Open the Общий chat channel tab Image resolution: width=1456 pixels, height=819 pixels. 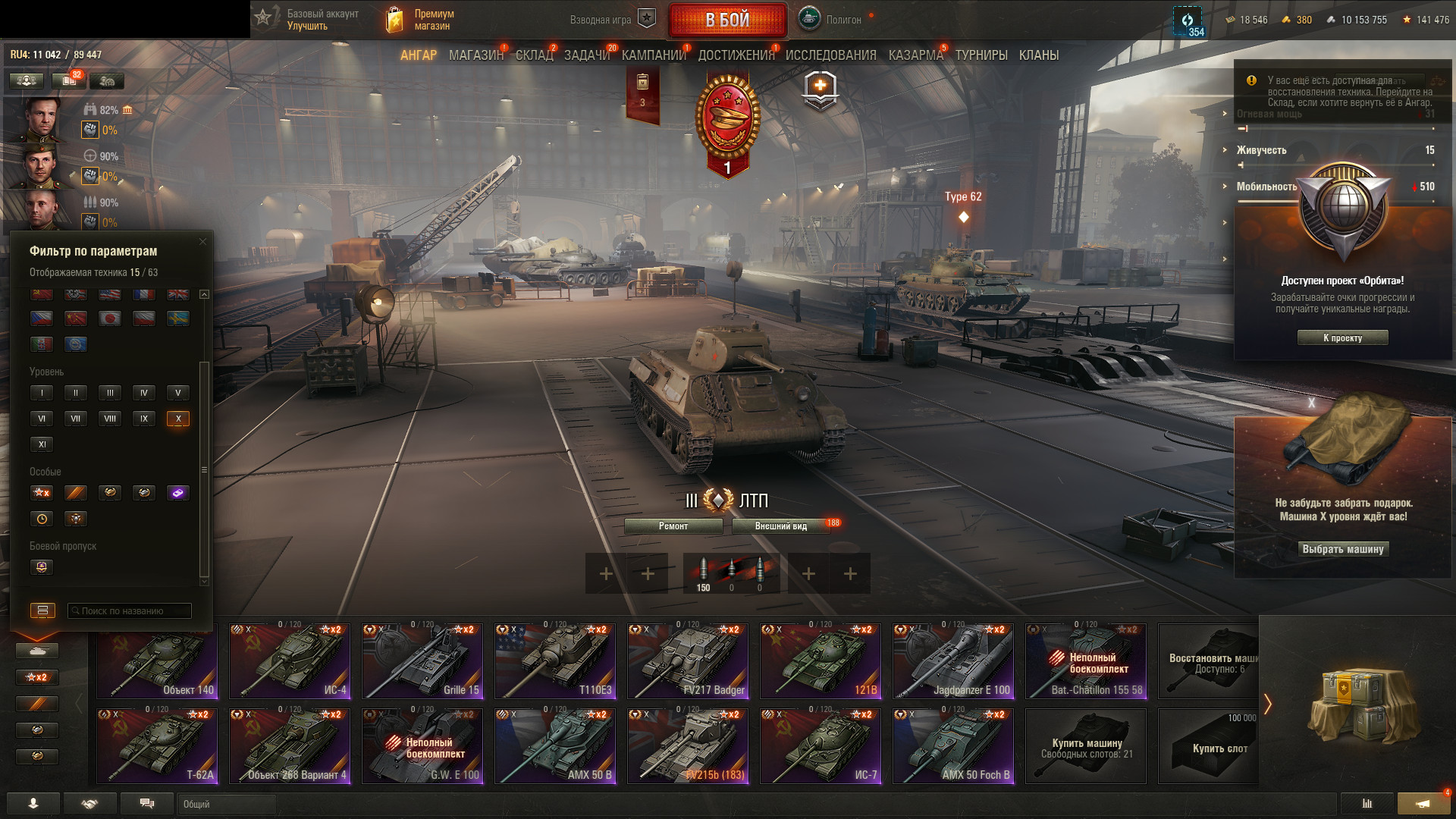pyautogui.click(x=227, y=804)
